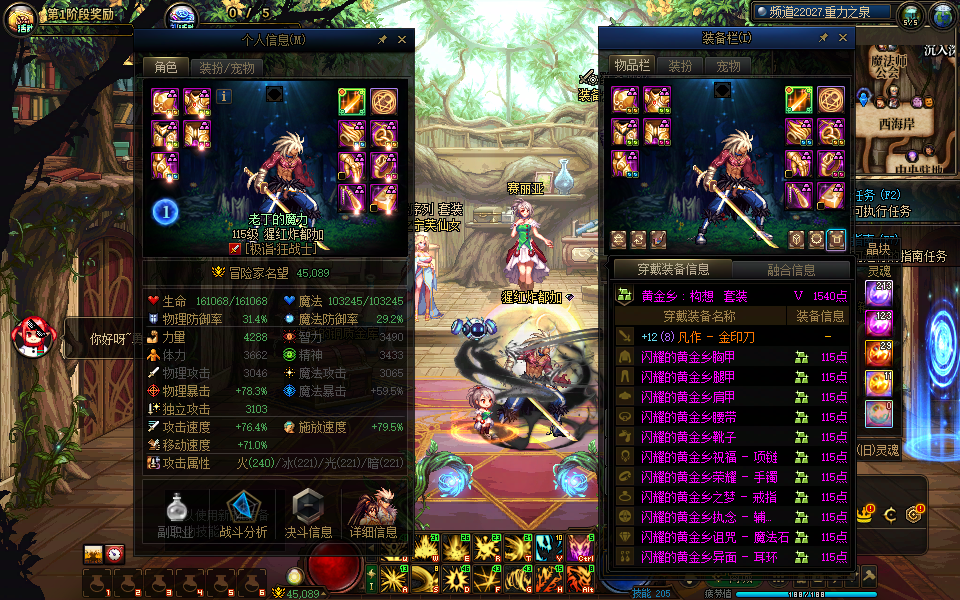Click the blue number 1 badge
The width and height of the screenshot is (960, 600).
pyautogui.click(x=166, y=211)
